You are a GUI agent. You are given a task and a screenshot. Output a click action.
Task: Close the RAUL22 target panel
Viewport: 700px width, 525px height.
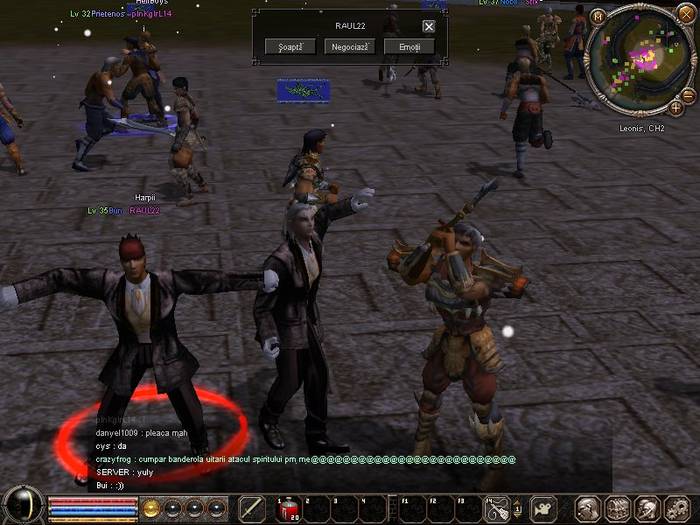coord(429,26)
